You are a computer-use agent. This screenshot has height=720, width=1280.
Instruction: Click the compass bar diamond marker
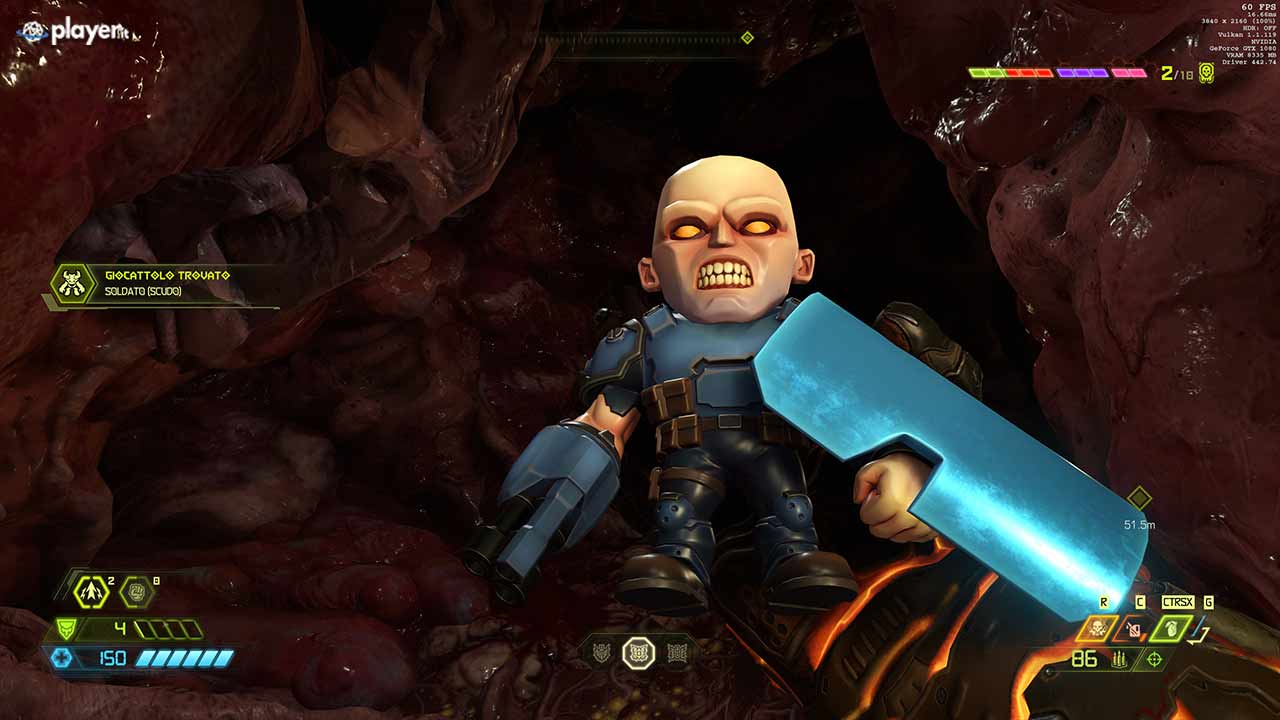coord(747,38)
